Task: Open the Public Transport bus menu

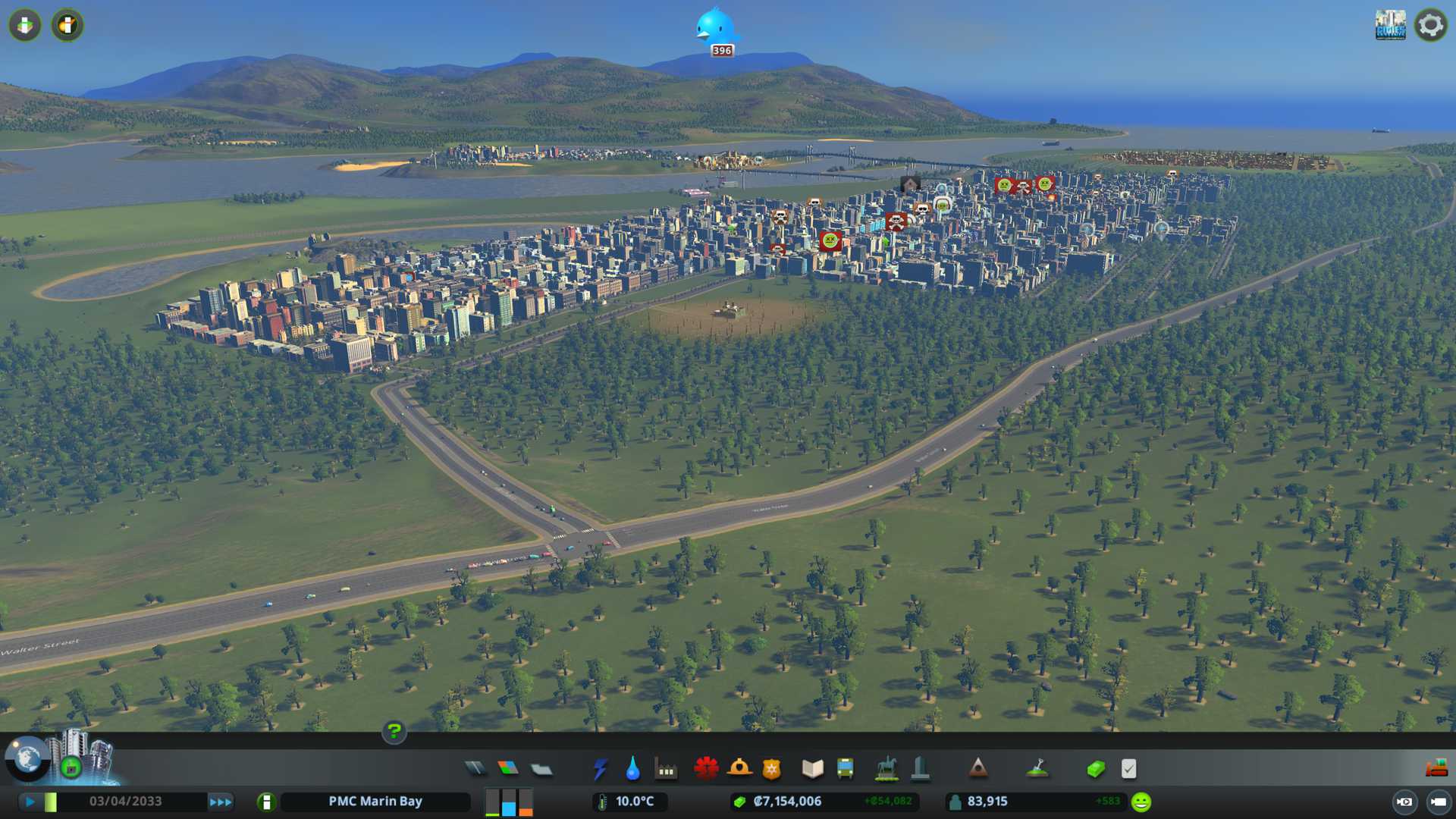Action: pyautogui.click(x=846, y=769)
